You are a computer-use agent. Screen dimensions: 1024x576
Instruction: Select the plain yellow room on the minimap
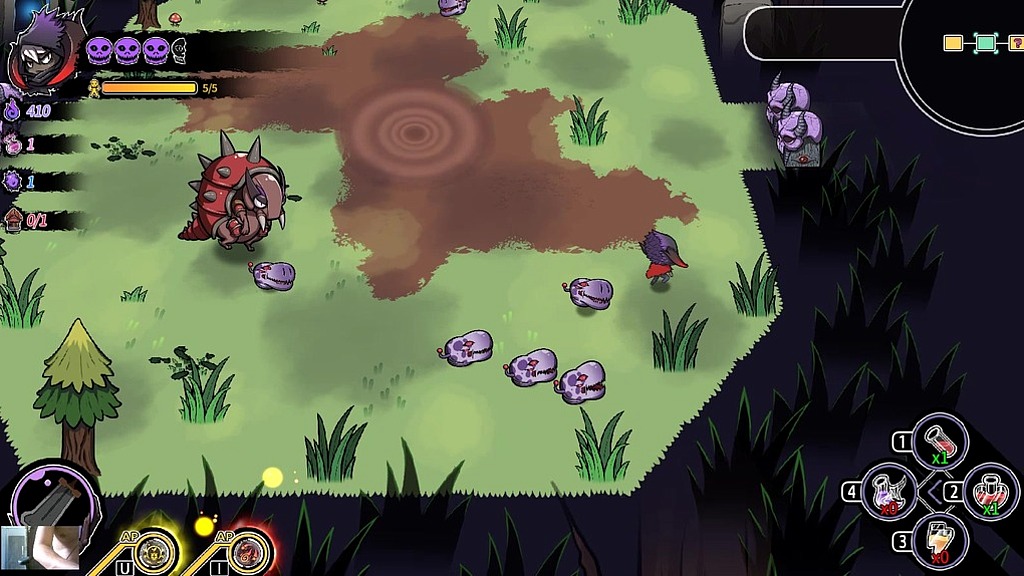pyautogui.click(x=953, y=43)
